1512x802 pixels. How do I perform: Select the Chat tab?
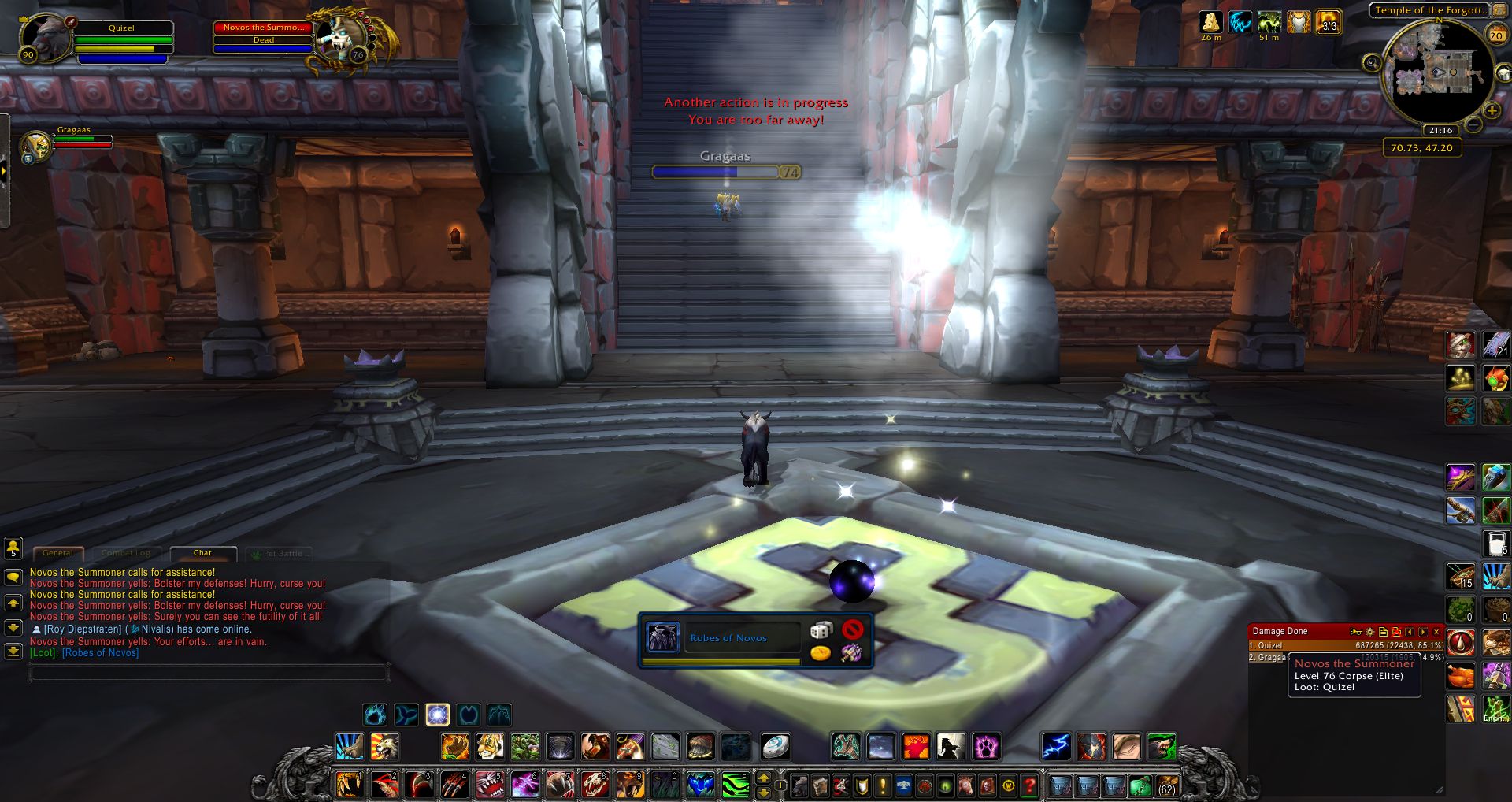202,553
